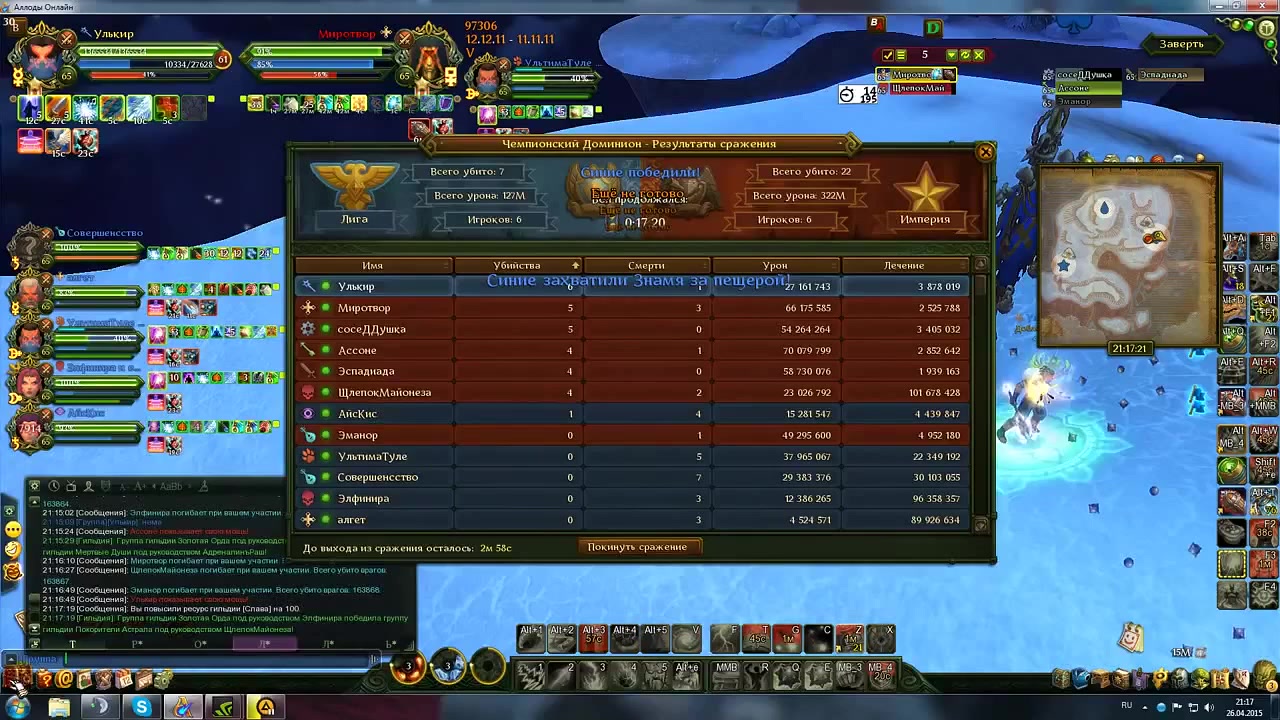This screenshot has height=720, width=1280.
Task: Select ЩлепокМайонеза row in the table
Action: coord(632,392)
